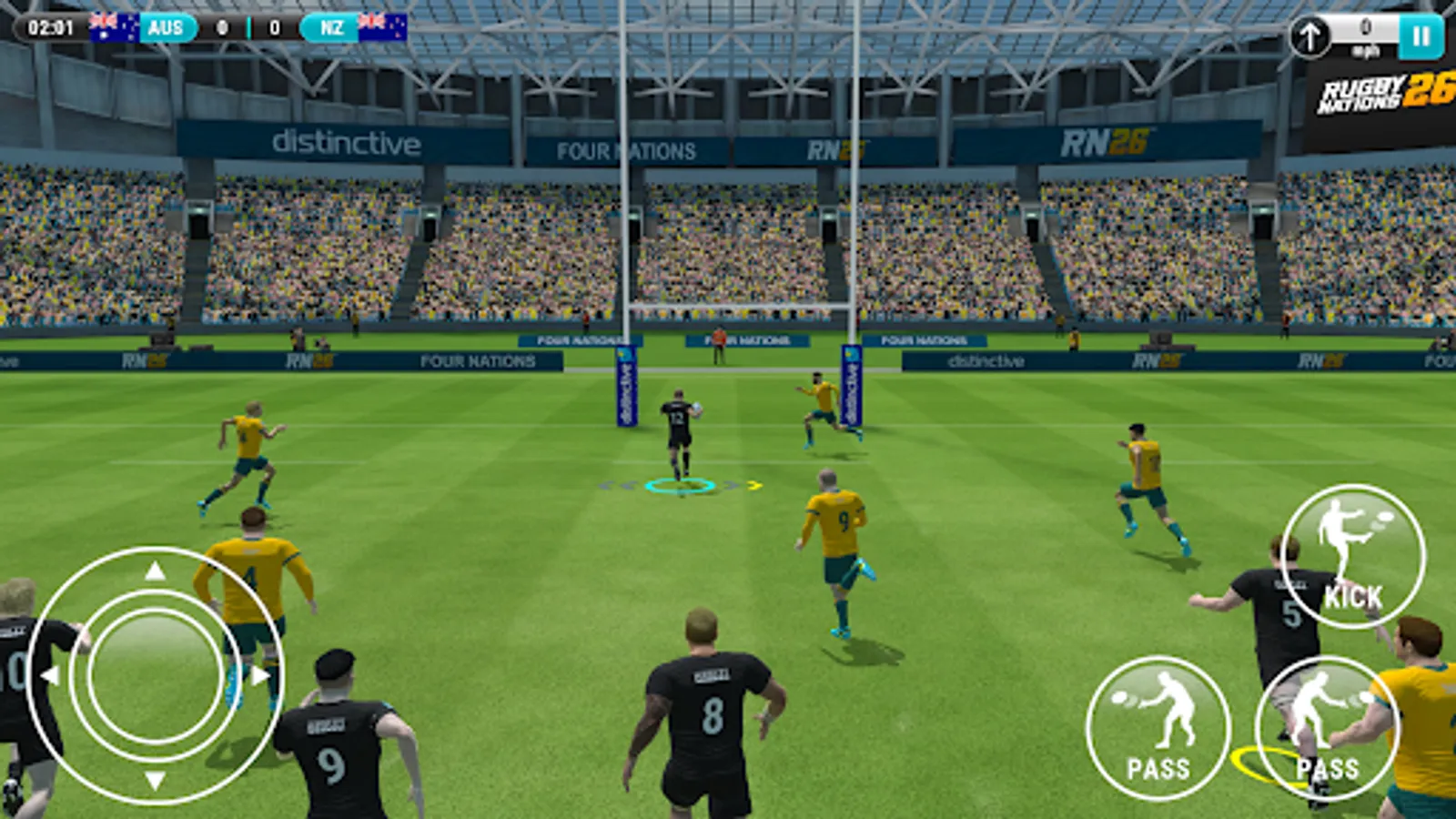
Task: Select the NZ team label
Action: [x=334, y=27]
